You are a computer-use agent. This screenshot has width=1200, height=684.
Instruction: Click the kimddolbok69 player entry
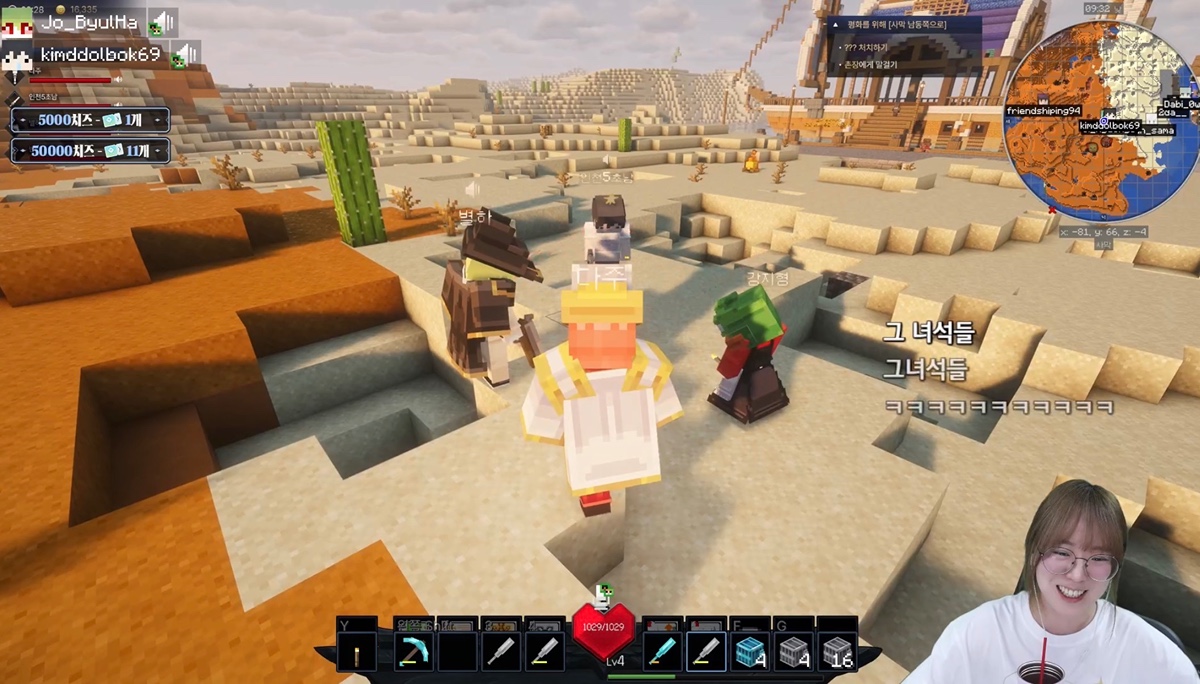tap(100, 54)
